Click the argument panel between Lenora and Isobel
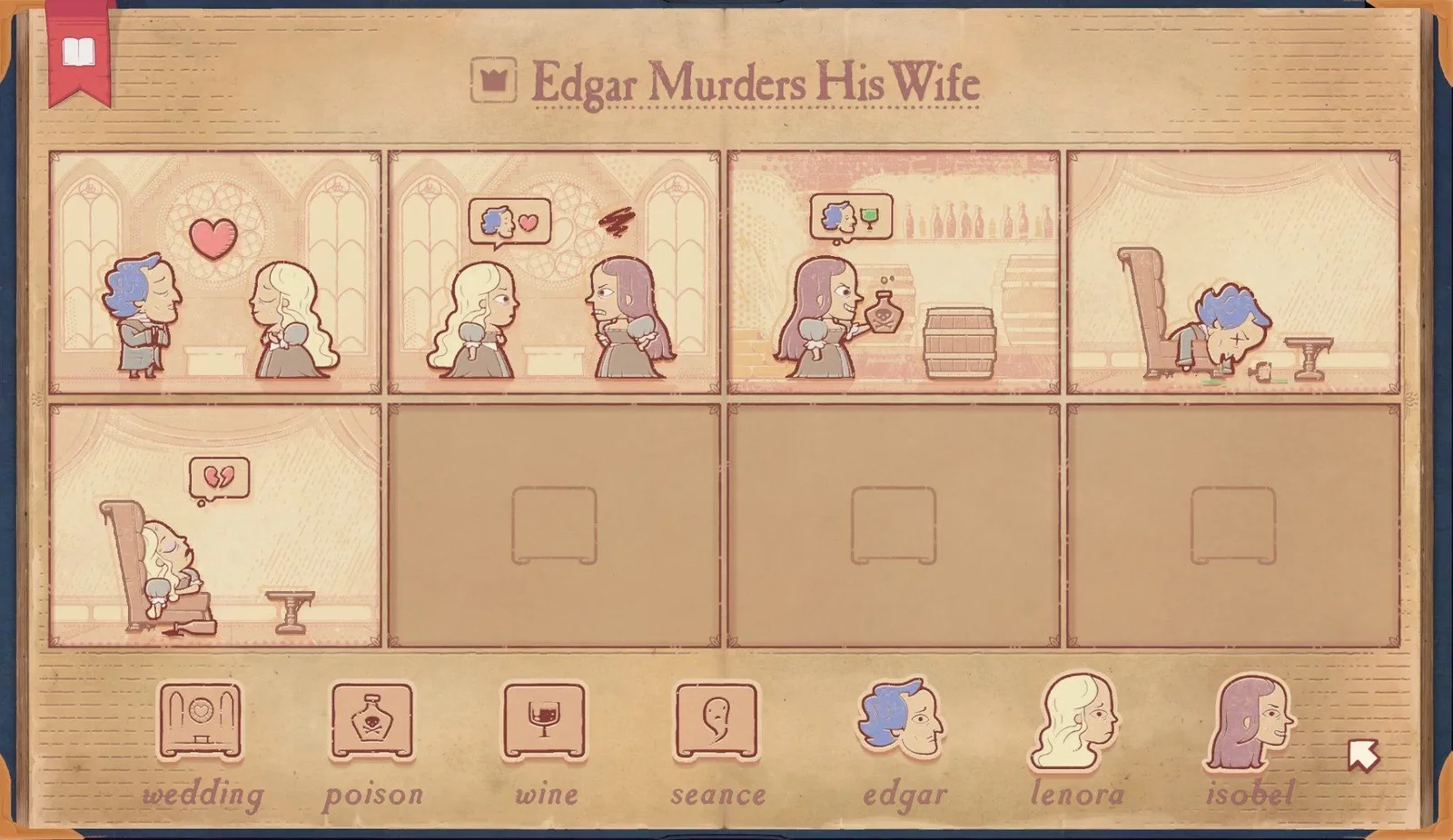This screenshot has width=1453, height=840. pyautogui.click(x=554, y=272)
